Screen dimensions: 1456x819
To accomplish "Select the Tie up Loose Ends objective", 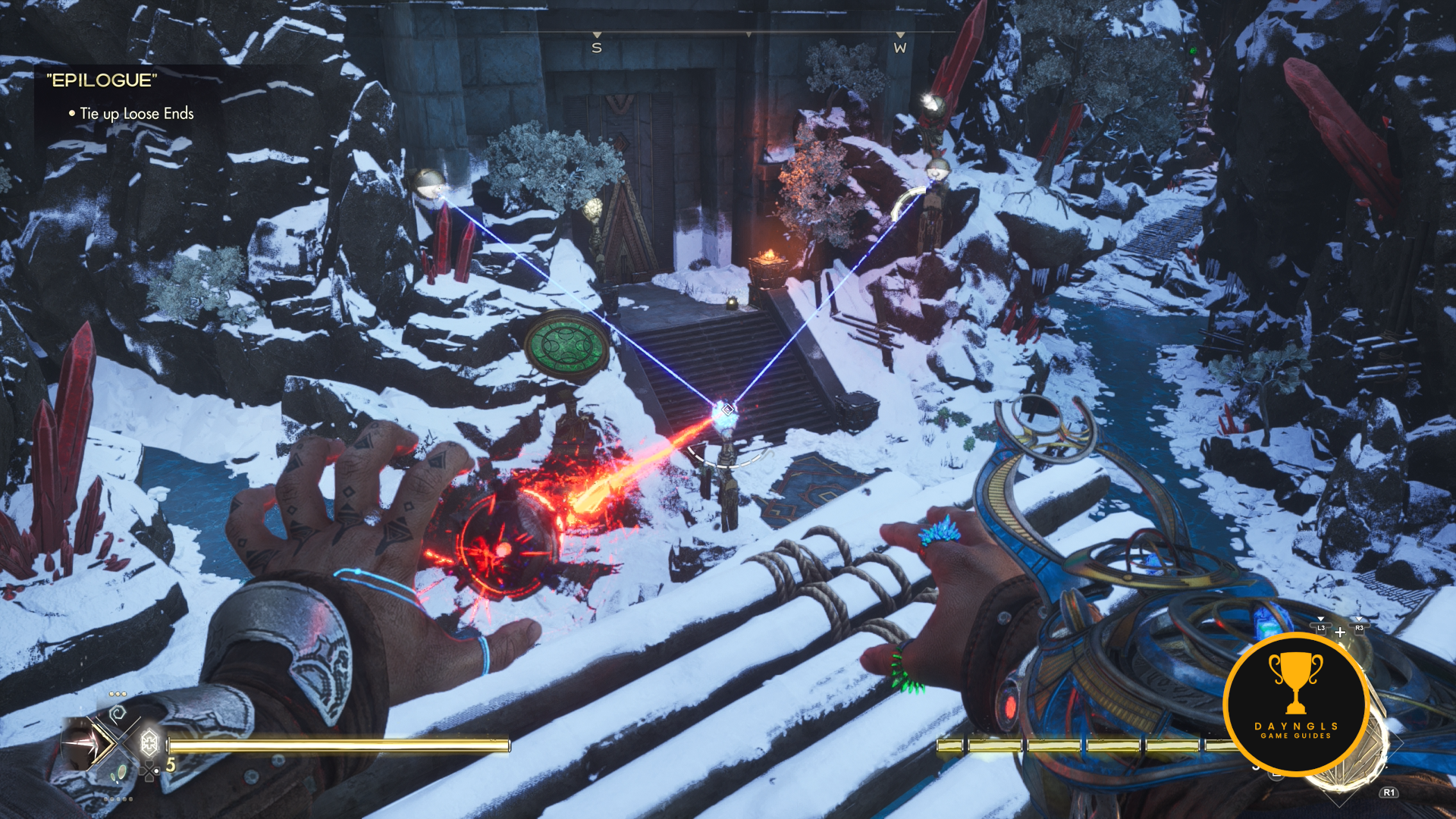I will (136, 114).
